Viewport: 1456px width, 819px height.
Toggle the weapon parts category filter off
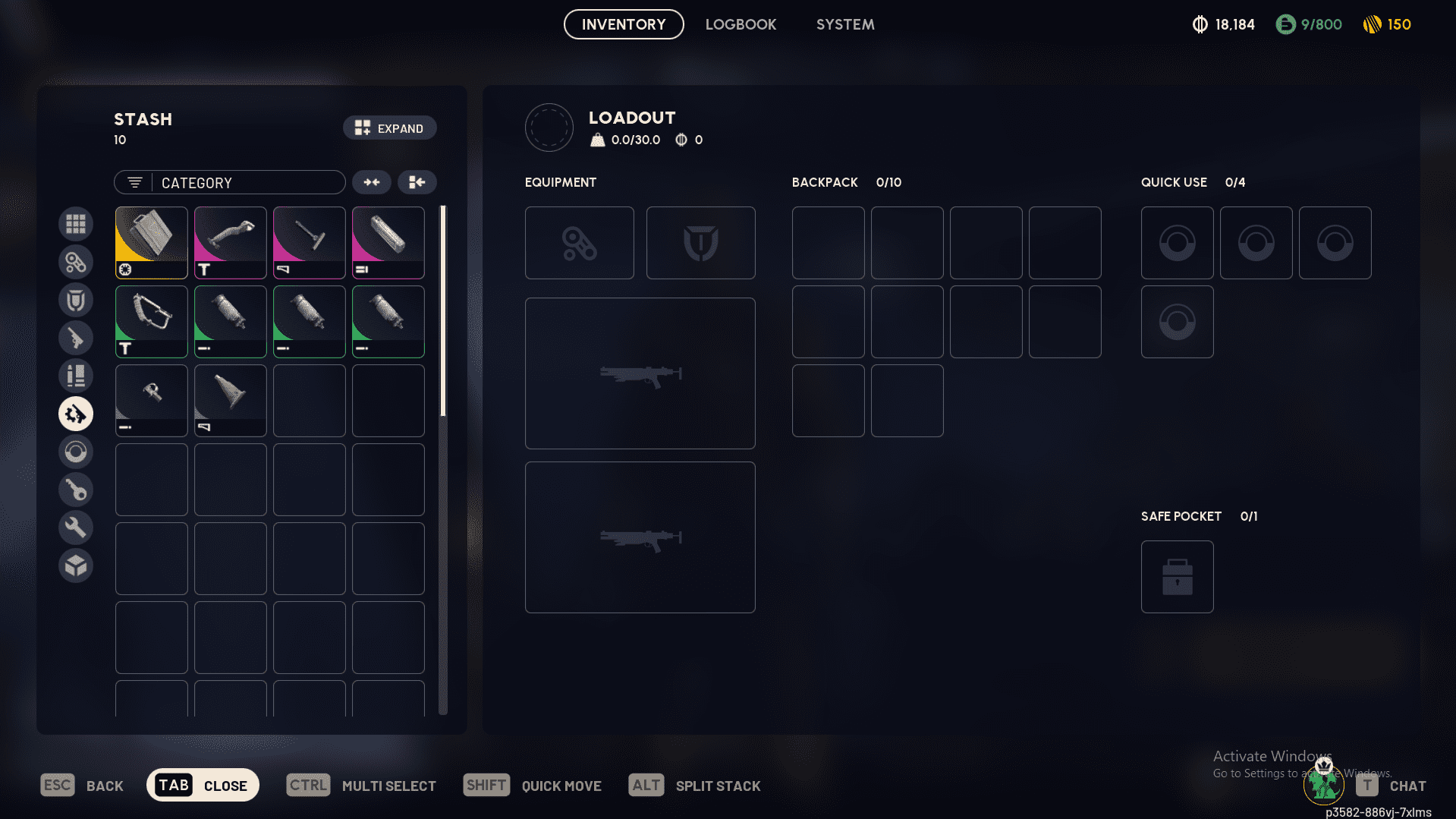pyautogui.click(x=76, y=414)
